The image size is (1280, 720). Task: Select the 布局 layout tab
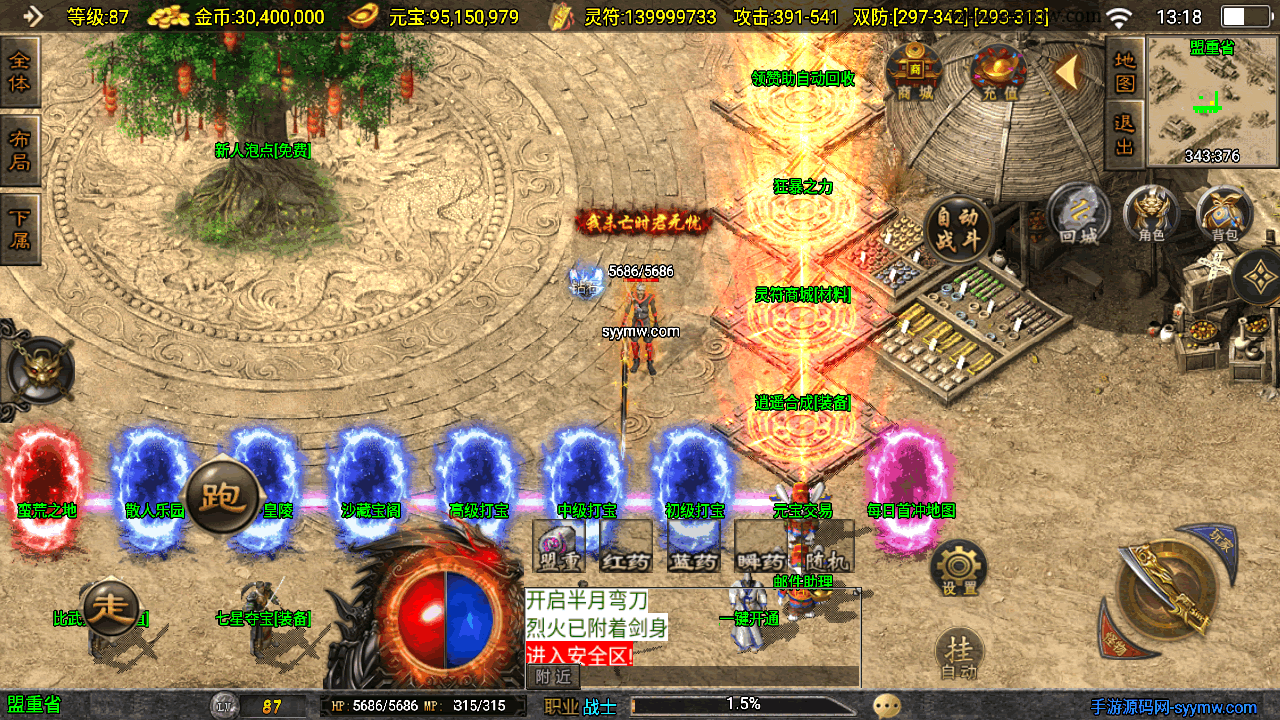click(x=20, y=150)
